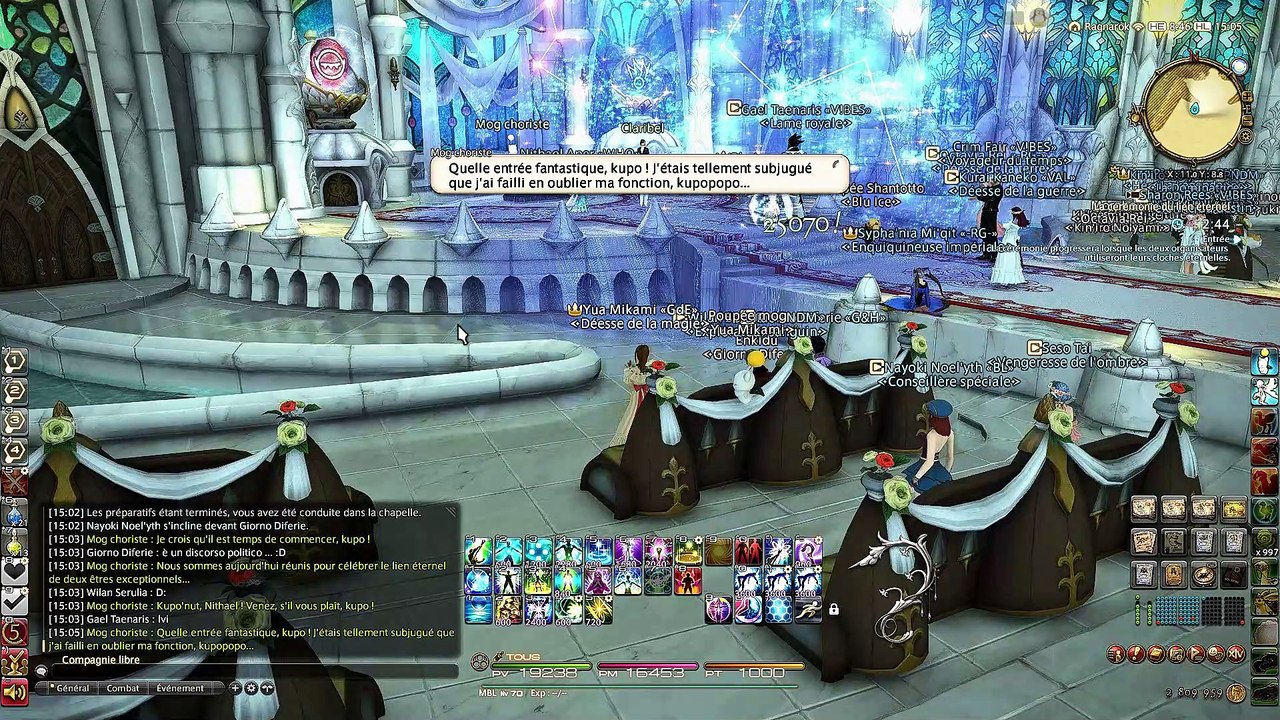Select the chat mode speech bubble icon
Screen dimensions: 1280x720
(41, 669)
